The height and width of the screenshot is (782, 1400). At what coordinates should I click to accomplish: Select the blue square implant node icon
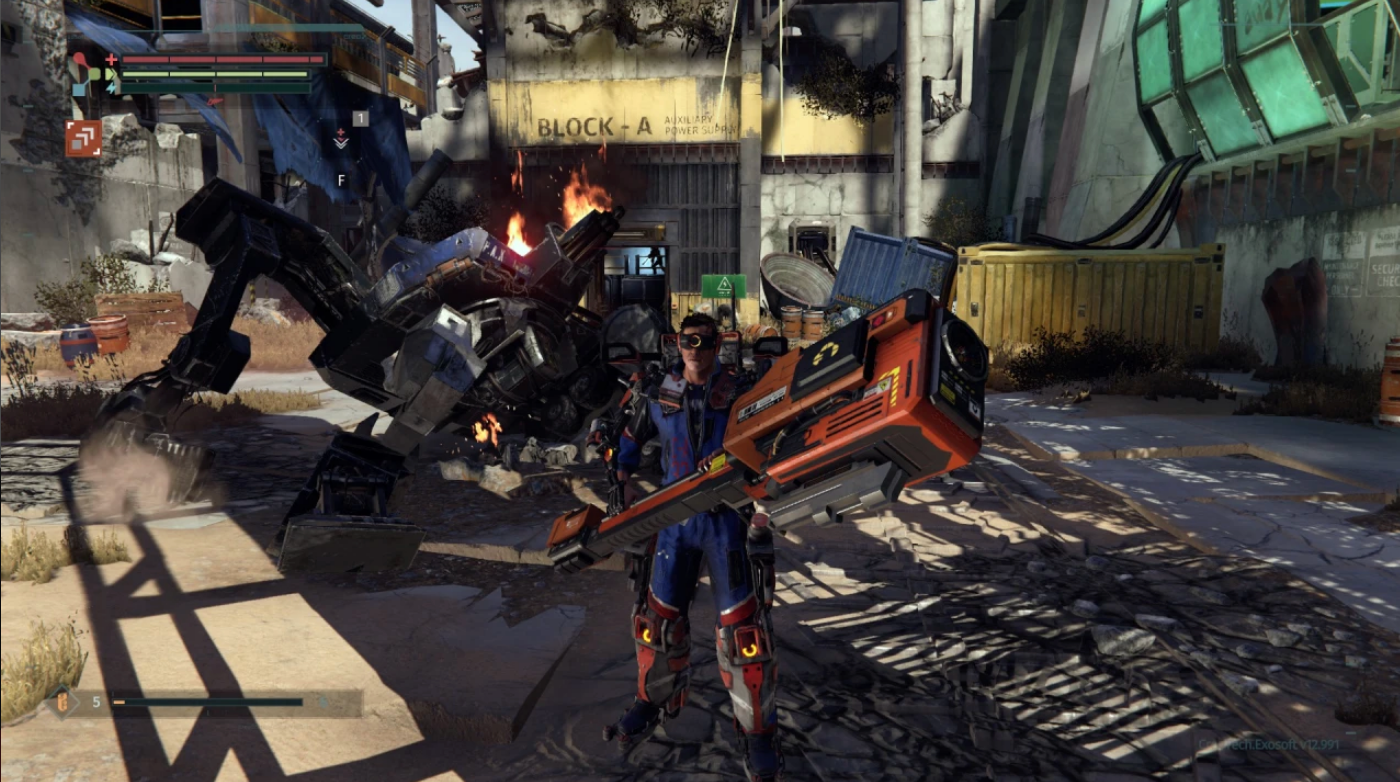coord(79,88)
